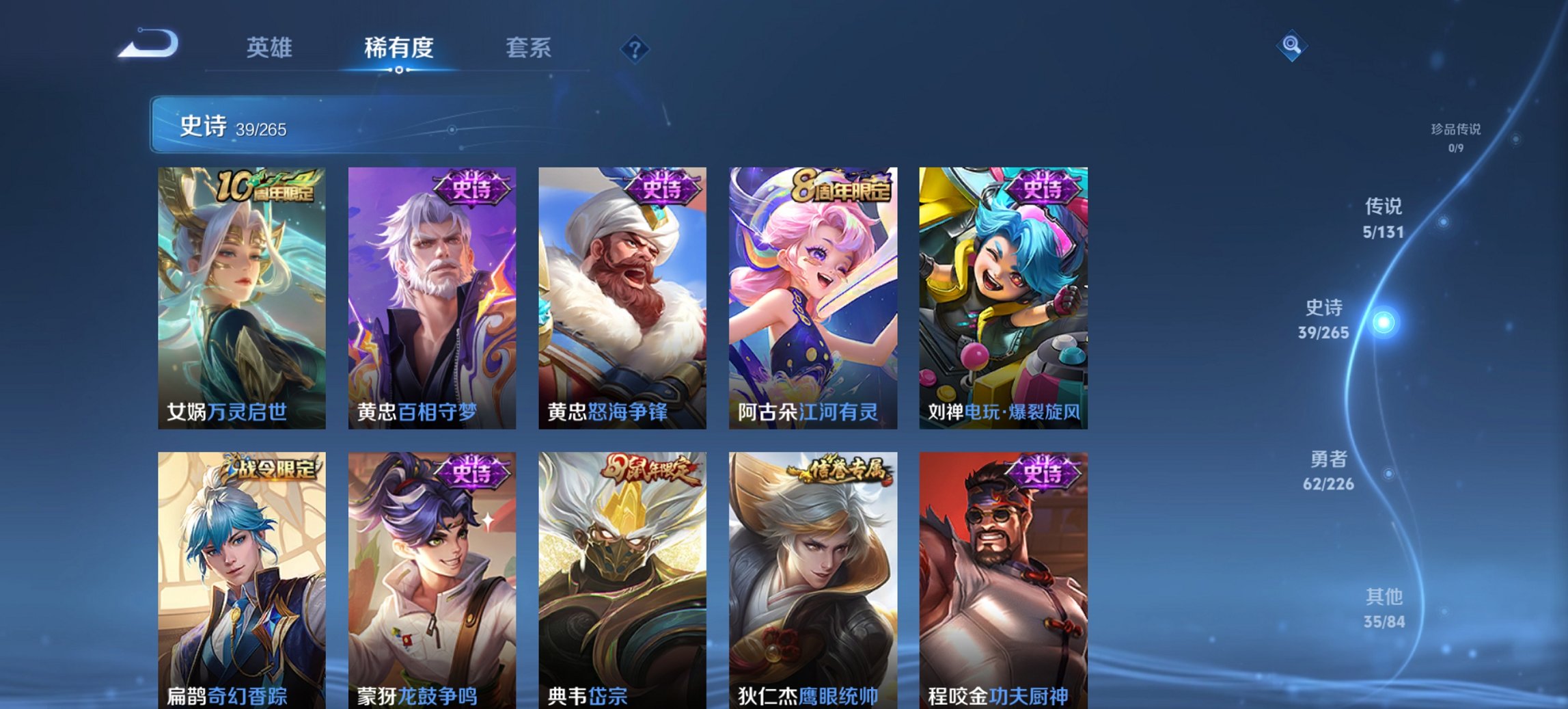Switch to the 英雄 tab
Viewport: 1568px width, 709px height.
click(x=271, y=48)
